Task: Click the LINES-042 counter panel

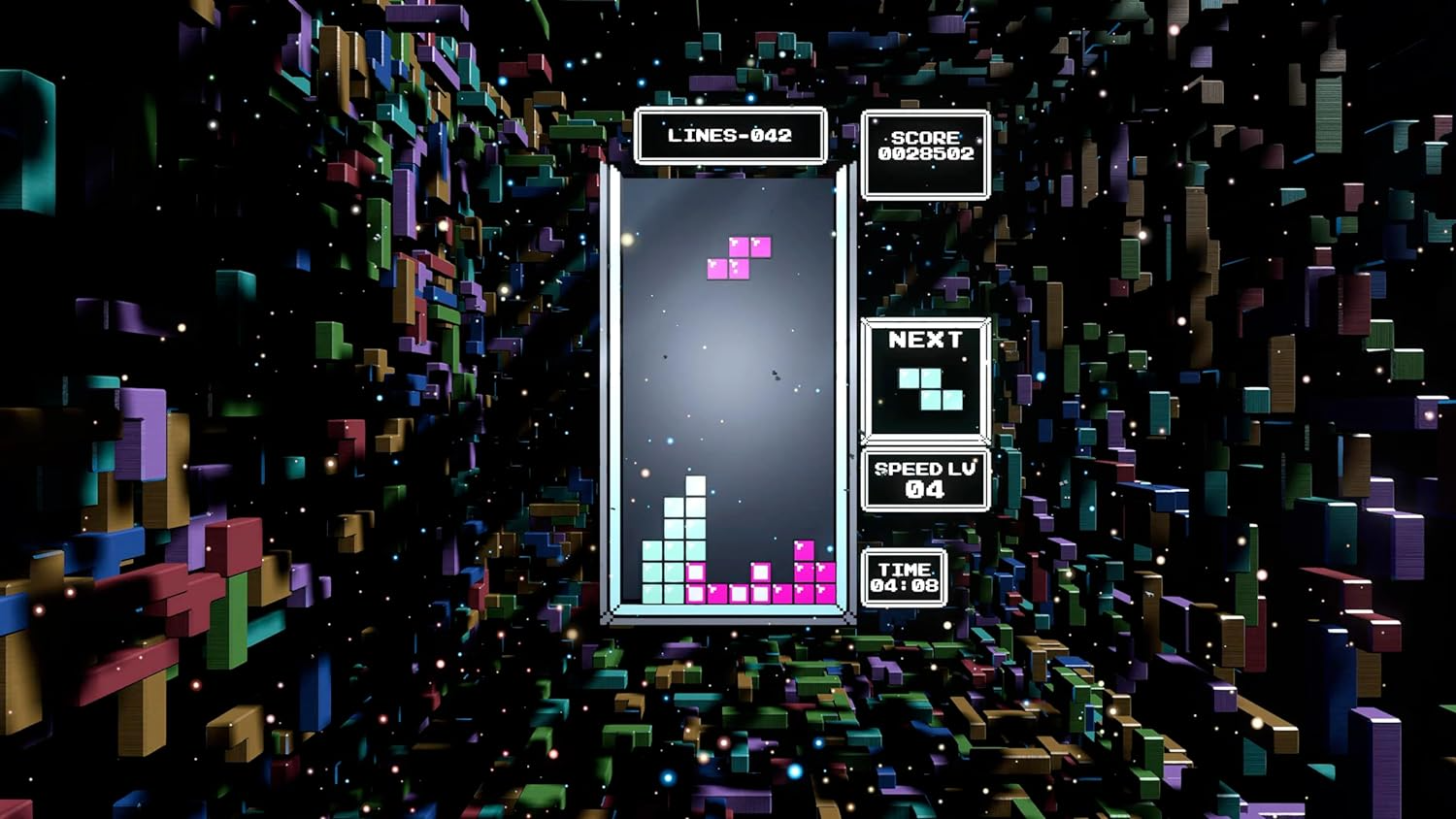Action: [x=730, y=136]
